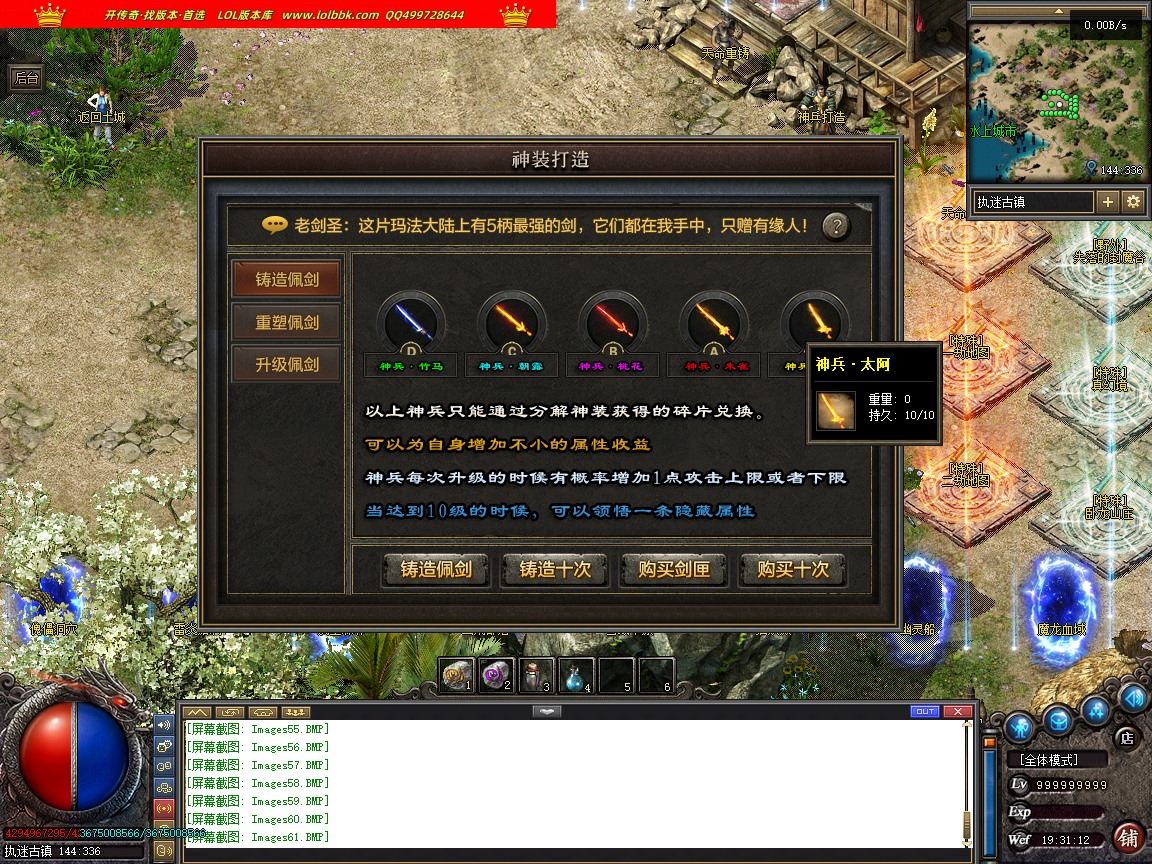Choose the red 神兵·桃花 sword icon
This screenshot has width=1152, height=864.
coord(613,322)
